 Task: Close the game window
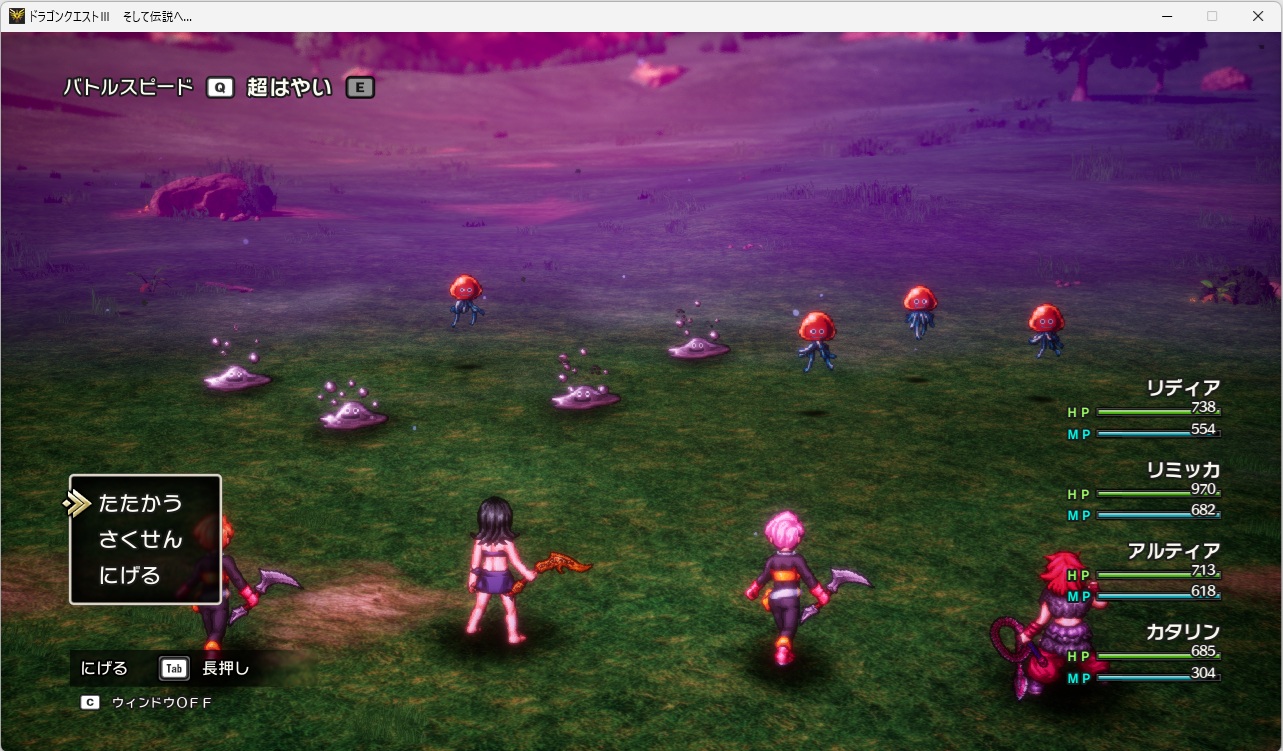(1258, 16)
